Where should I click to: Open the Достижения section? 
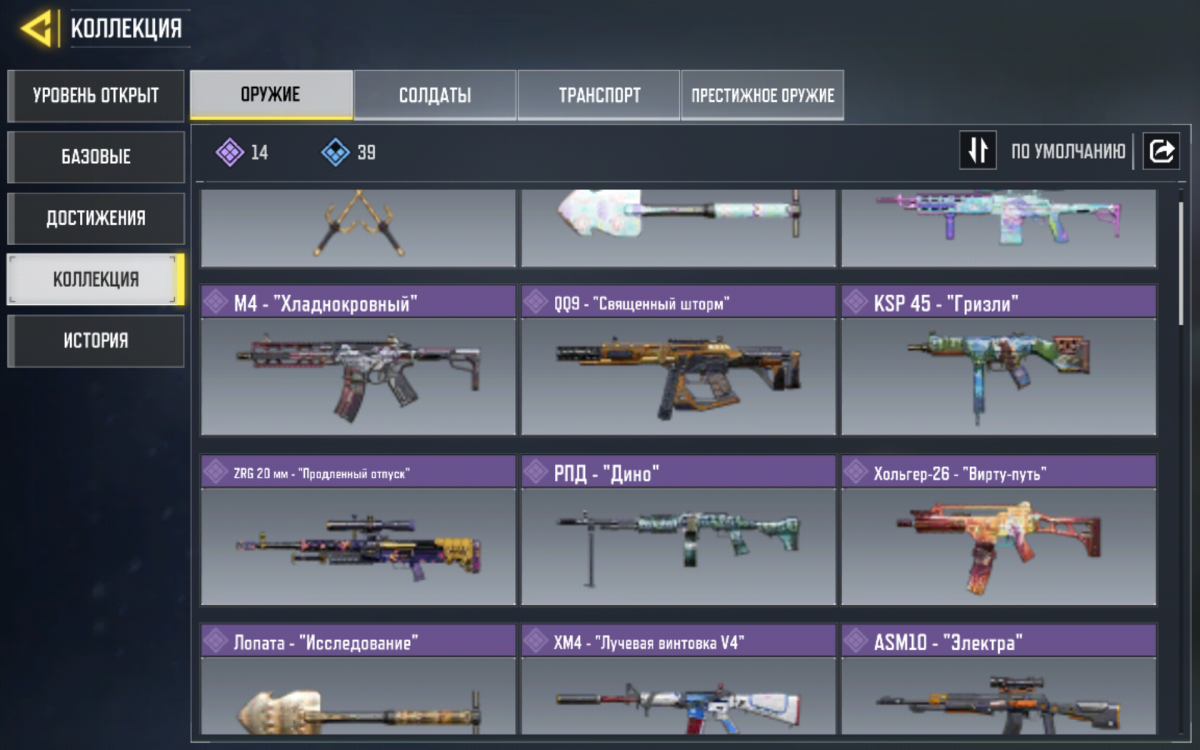coord(96,218)
